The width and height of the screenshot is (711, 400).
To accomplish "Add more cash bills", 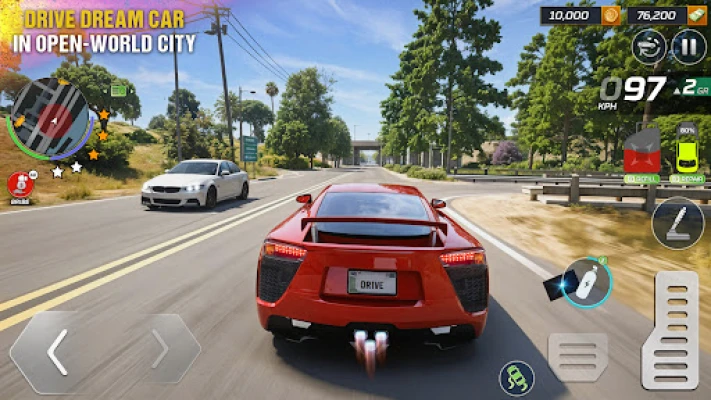I will [x=695, y=15].
